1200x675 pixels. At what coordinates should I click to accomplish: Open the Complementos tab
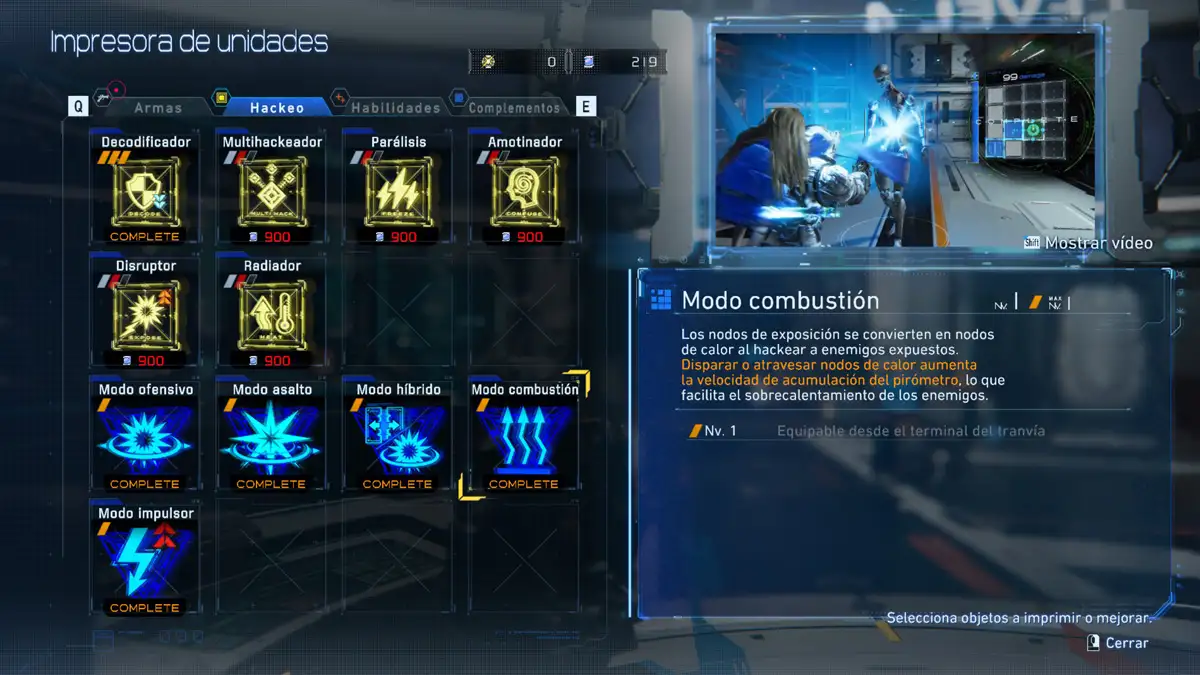514,107
